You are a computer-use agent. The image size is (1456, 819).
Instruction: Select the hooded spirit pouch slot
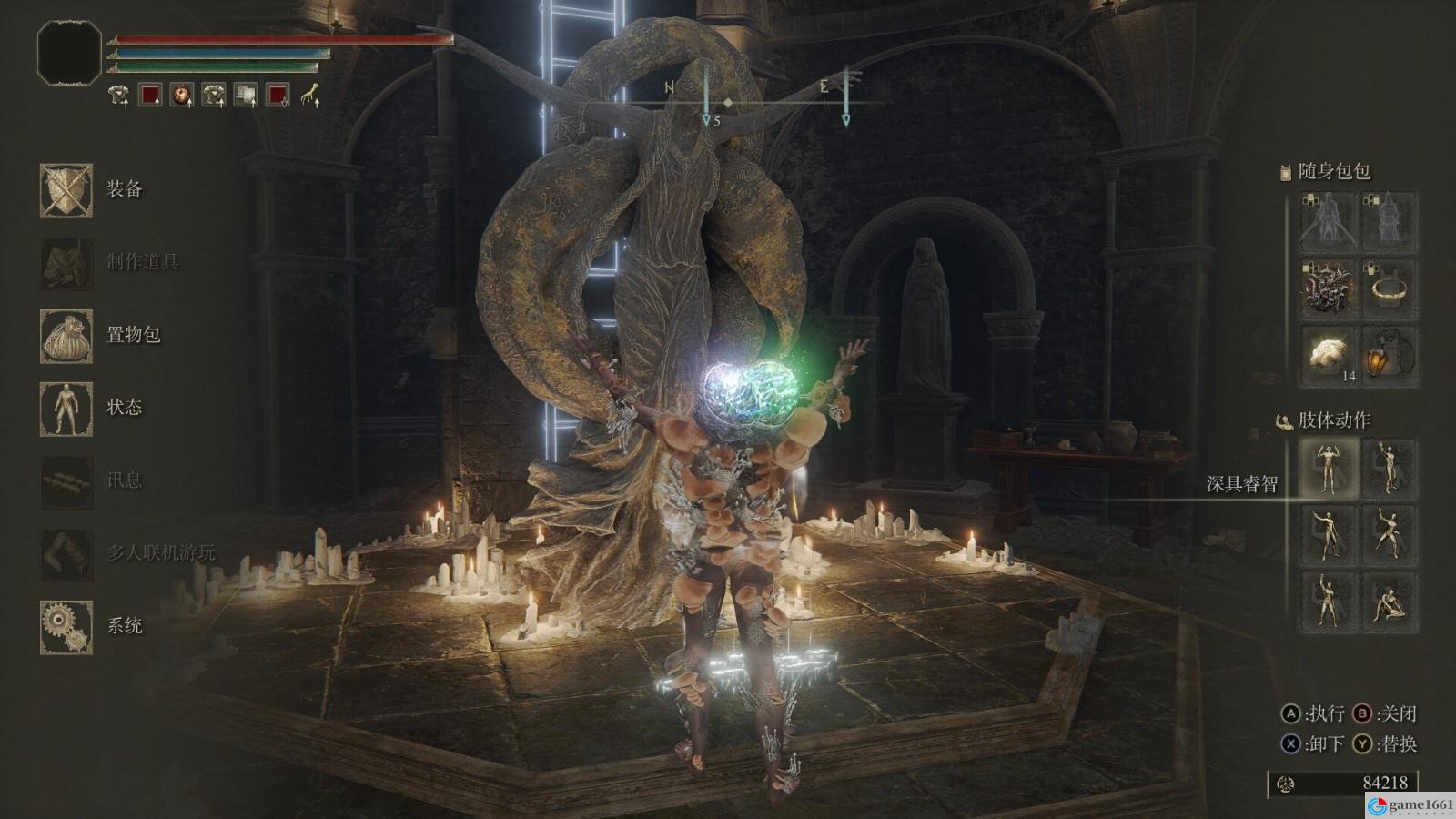click(x=1390, y=222)
